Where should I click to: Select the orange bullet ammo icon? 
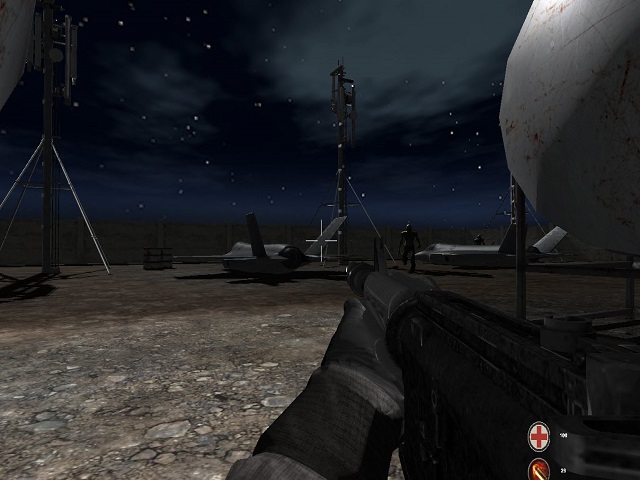pos(539,469)
